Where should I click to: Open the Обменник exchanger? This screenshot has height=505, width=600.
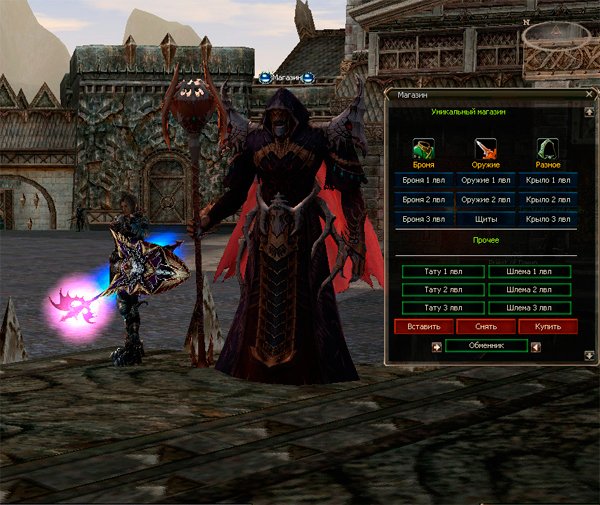(486, 345)
